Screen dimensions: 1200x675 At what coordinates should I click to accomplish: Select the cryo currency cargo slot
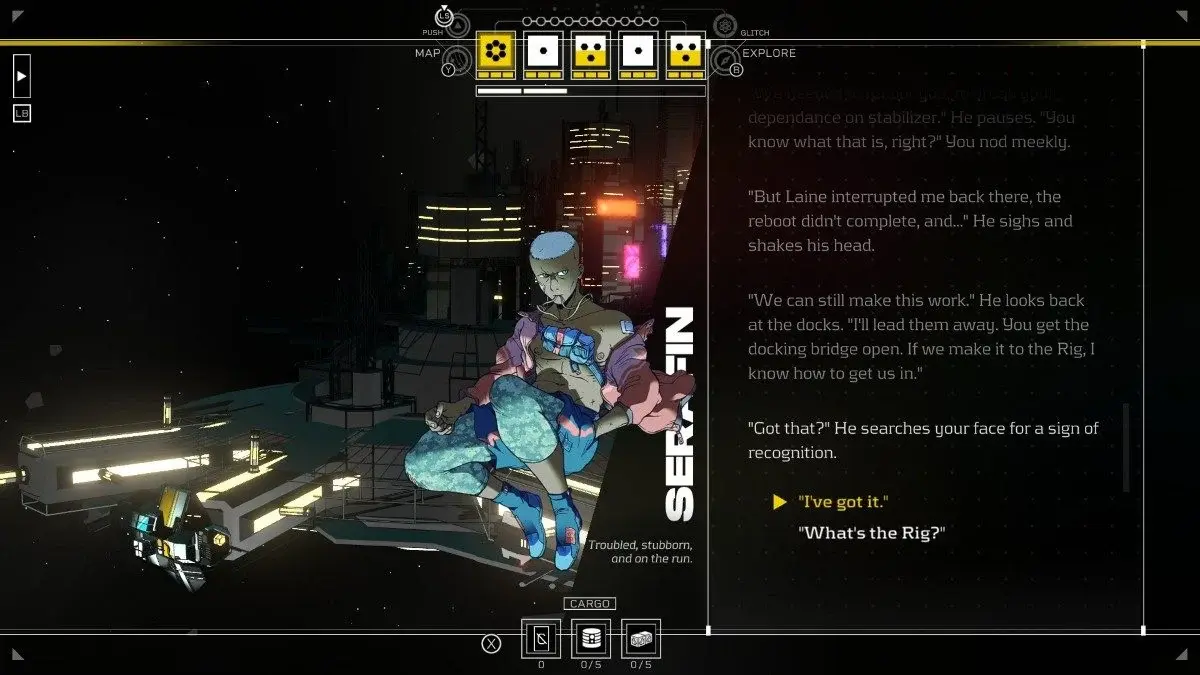(541, 638)
